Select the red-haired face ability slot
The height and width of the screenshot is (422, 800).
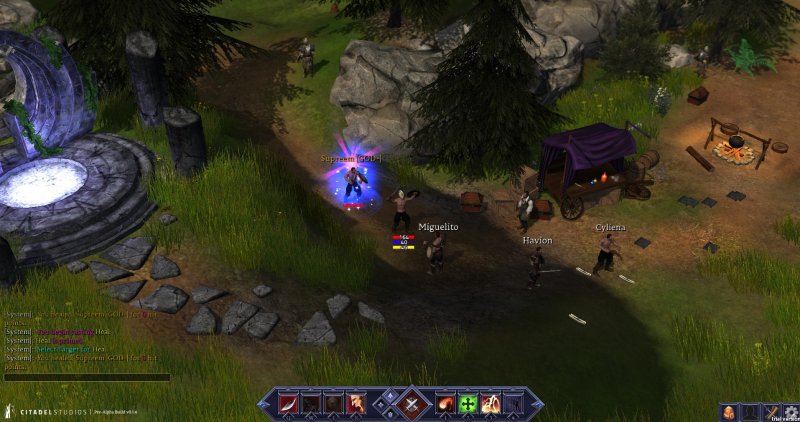[356, 404]
